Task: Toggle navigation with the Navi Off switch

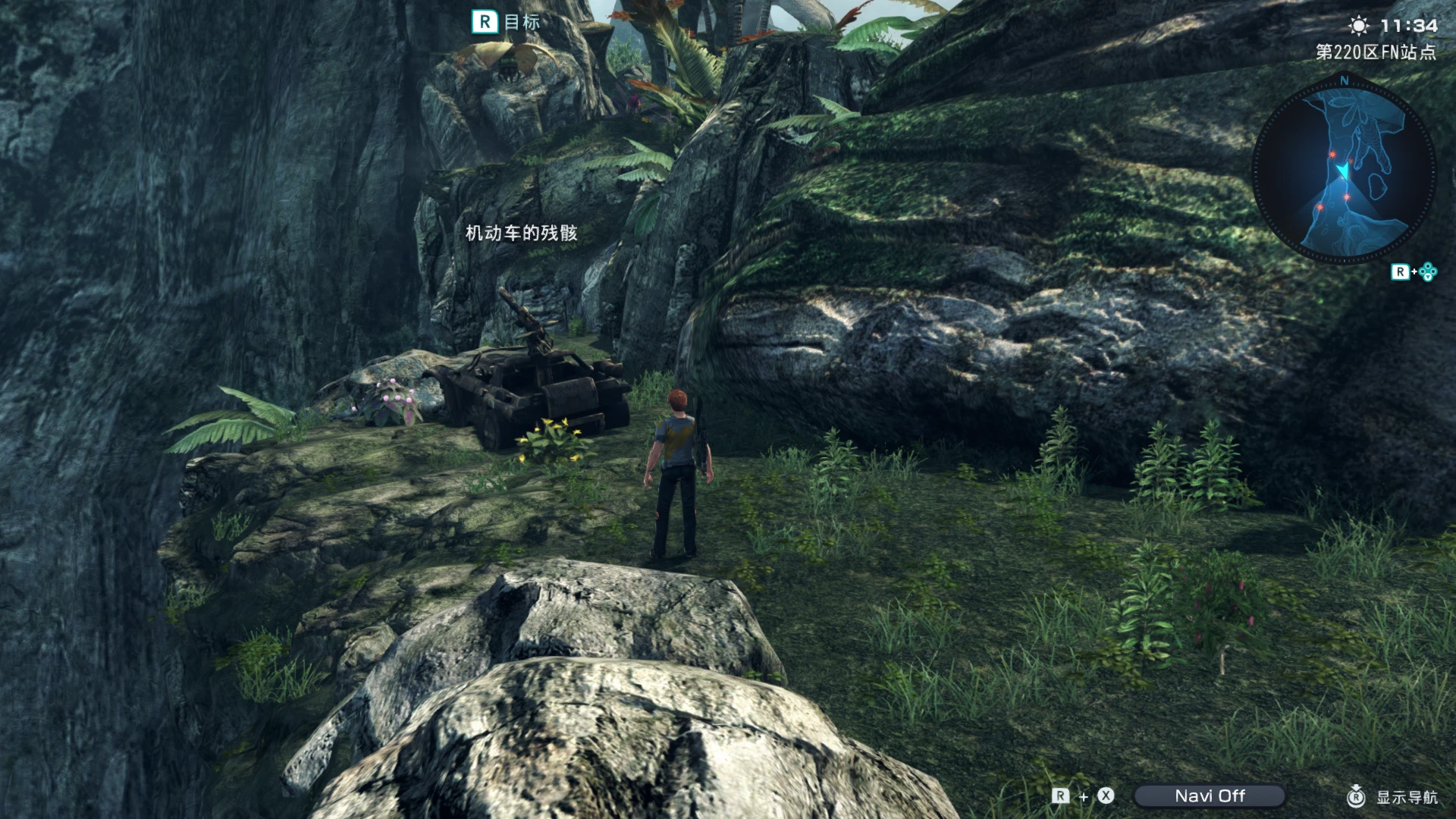Action: click(x=1210, y=796)
